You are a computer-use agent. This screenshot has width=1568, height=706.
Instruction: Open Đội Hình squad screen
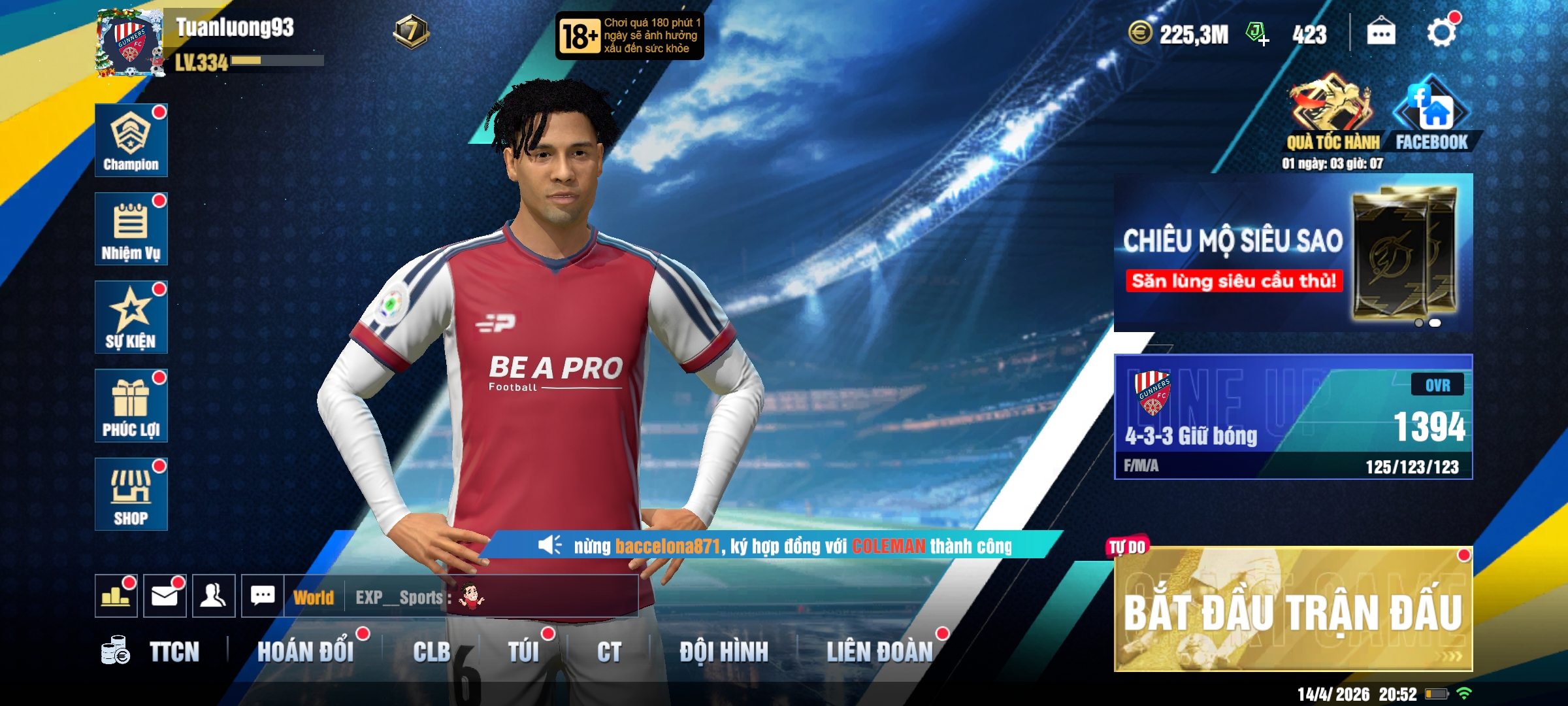724,652
